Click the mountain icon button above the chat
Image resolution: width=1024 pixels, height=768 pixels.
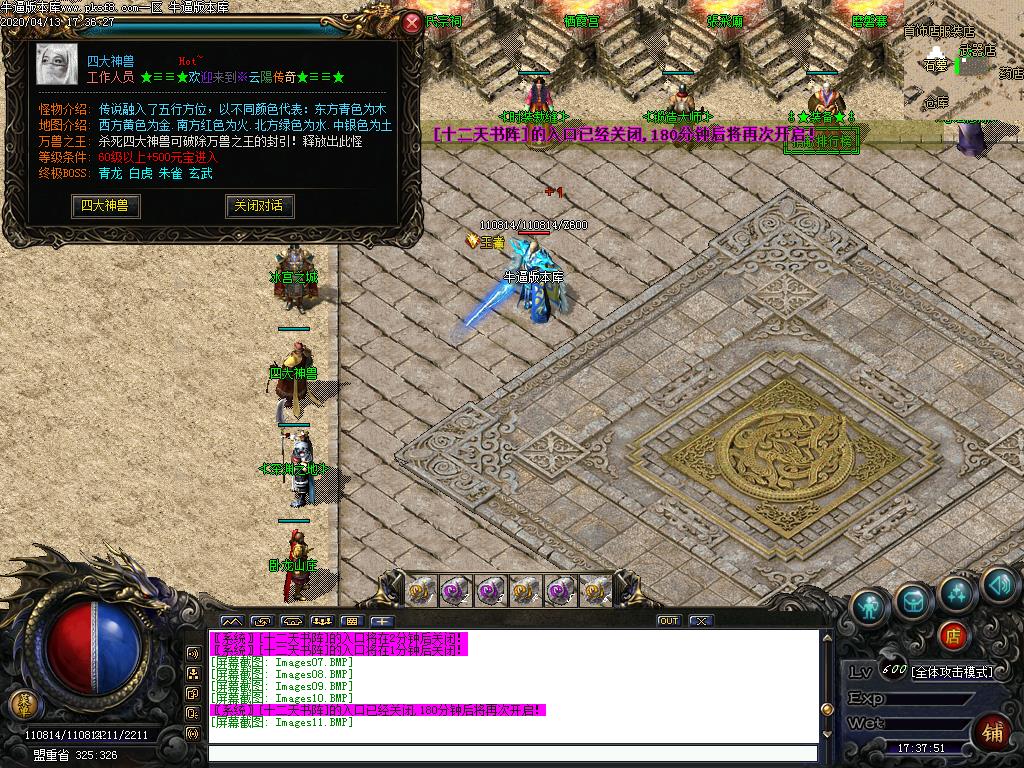231,621
